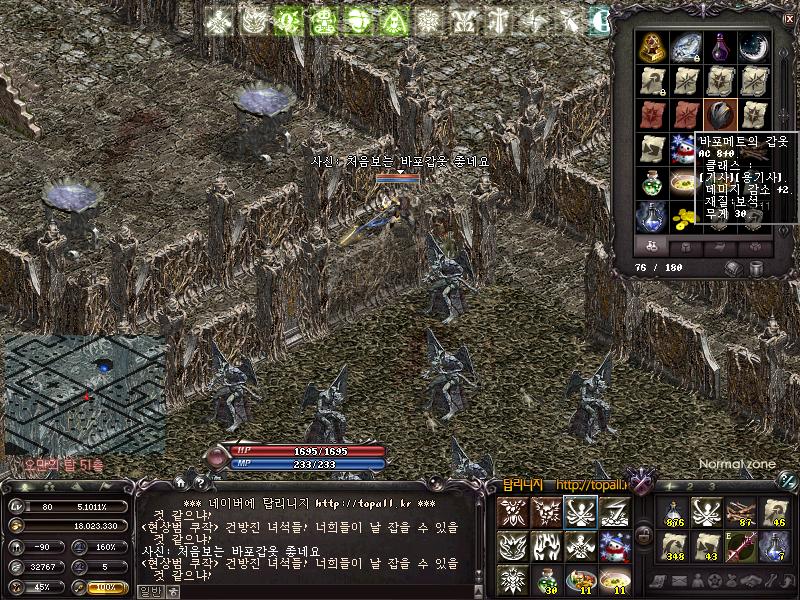Select the white diamond in inventory

[687, 46]
